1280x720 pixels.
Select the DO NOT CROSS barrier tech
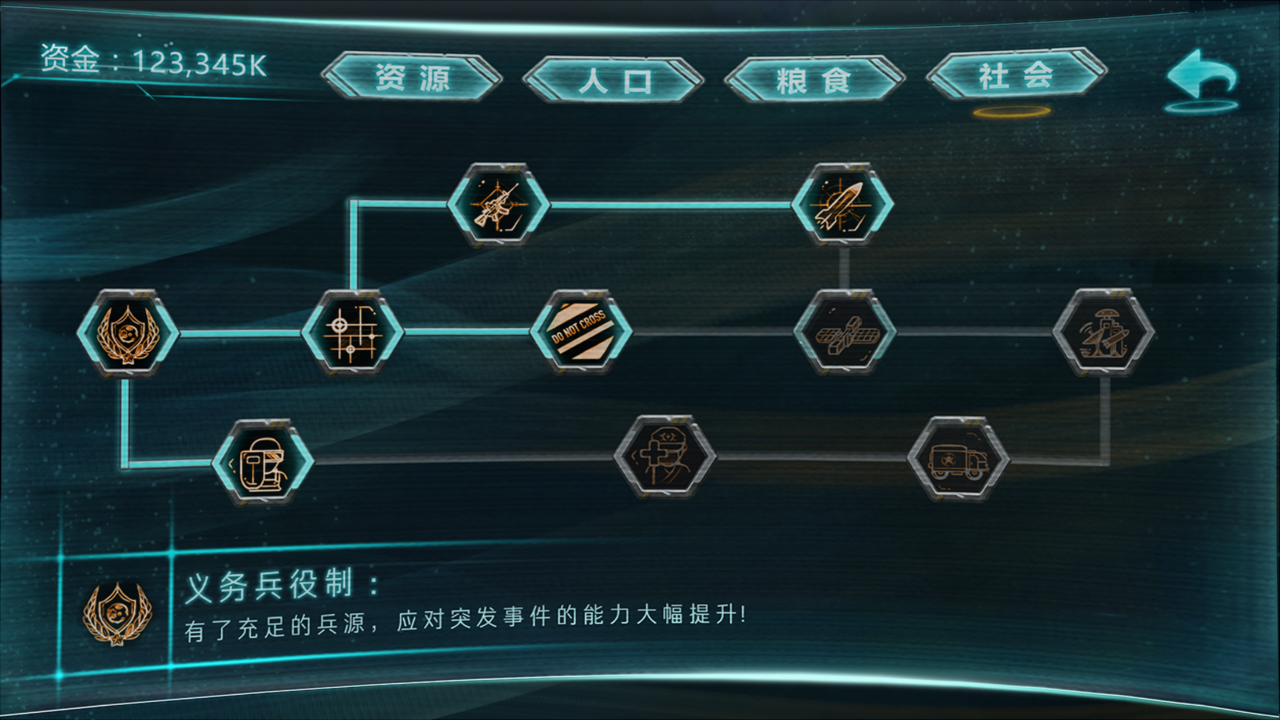[x=581, y=332]
